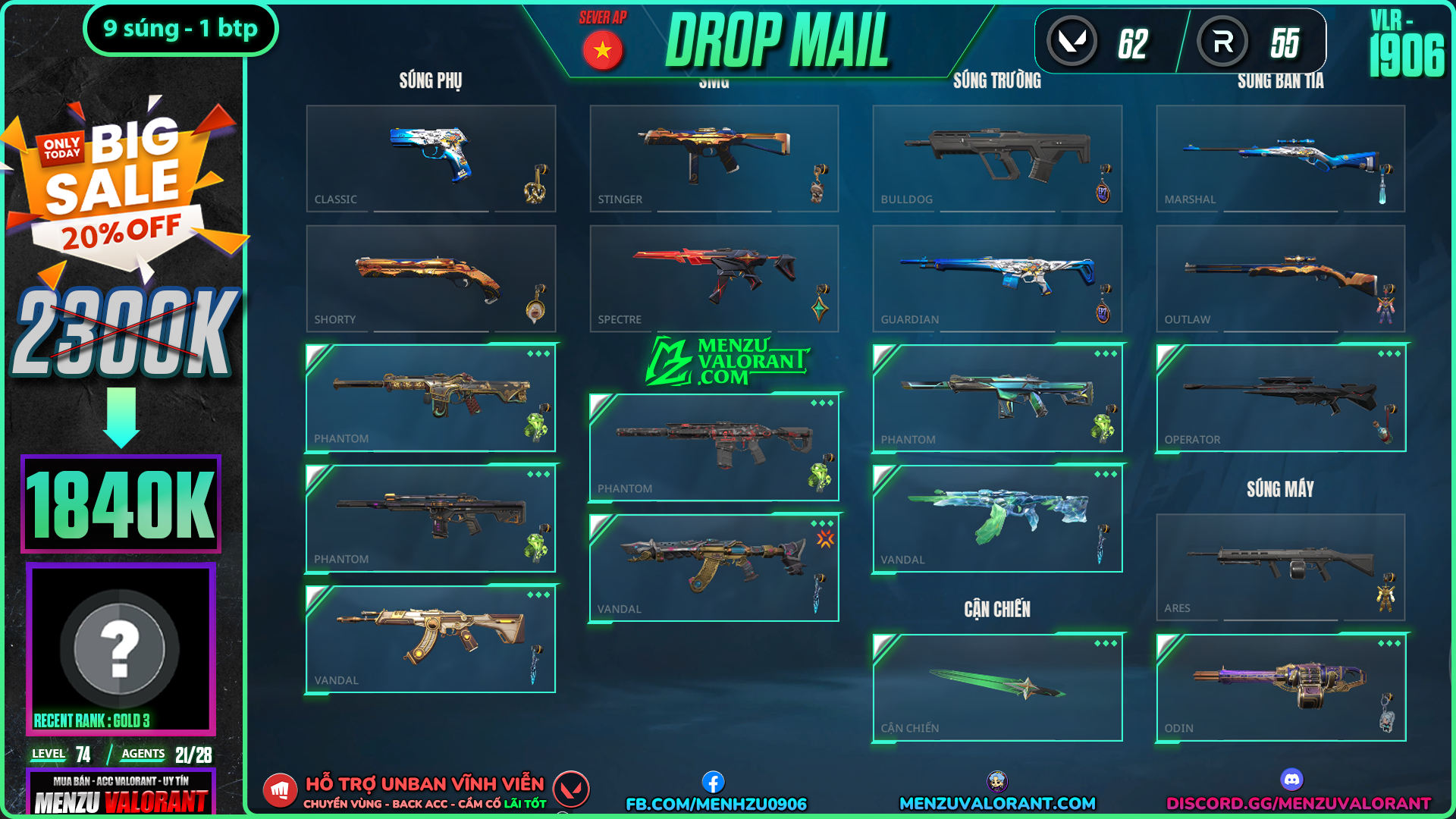Open the Discord invite link
Screen dimensions: 1456x819
coord(1298,803)
